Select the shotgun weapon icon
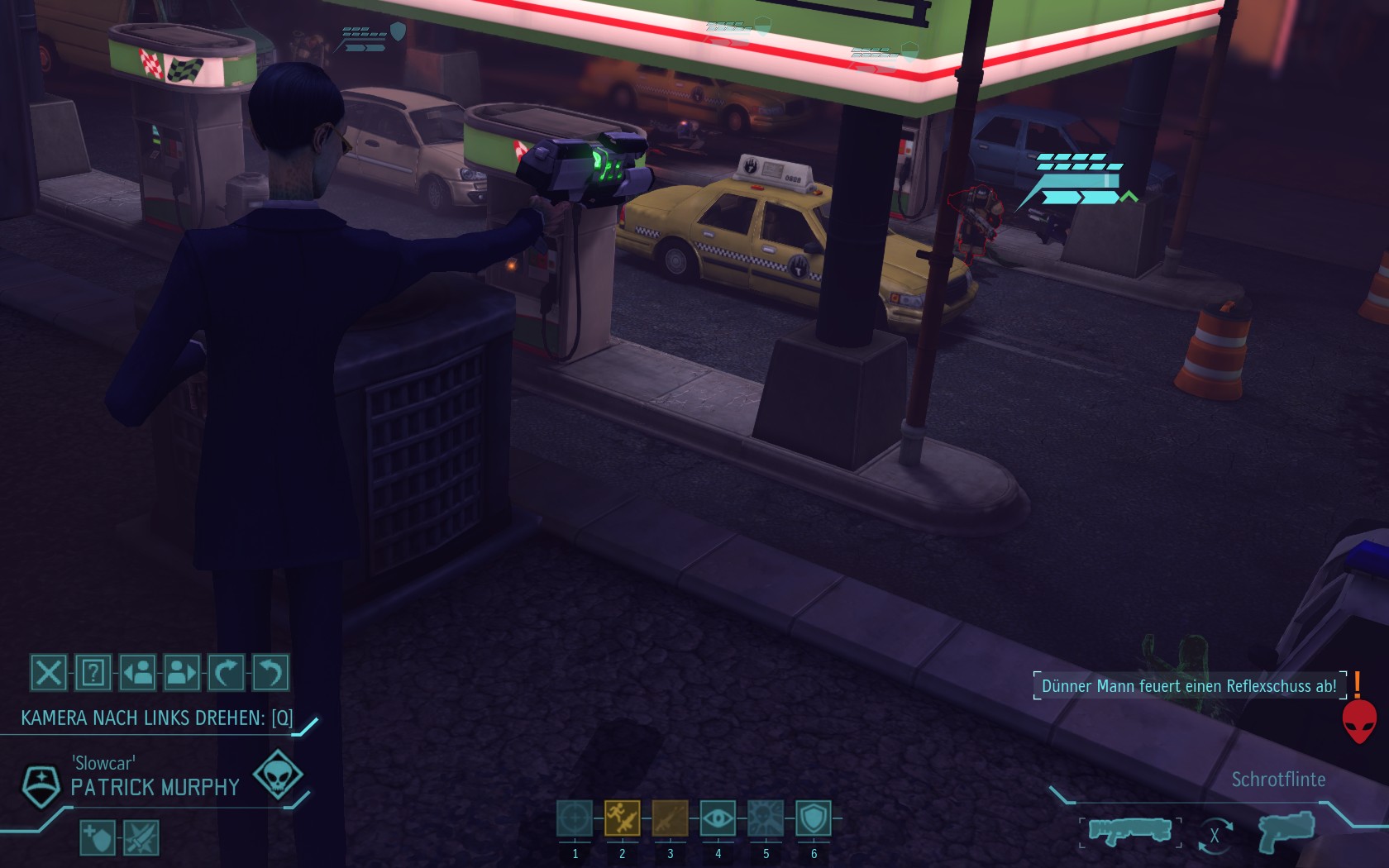This screenshot has width=1389, height=868. coord(1129,831)
